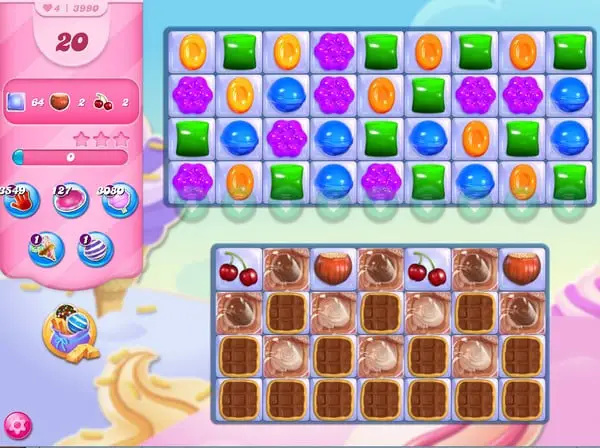Select the hazelnut at top of chocolate board
The height and width of the screenshot is (448, 600).
click(332, 268)
